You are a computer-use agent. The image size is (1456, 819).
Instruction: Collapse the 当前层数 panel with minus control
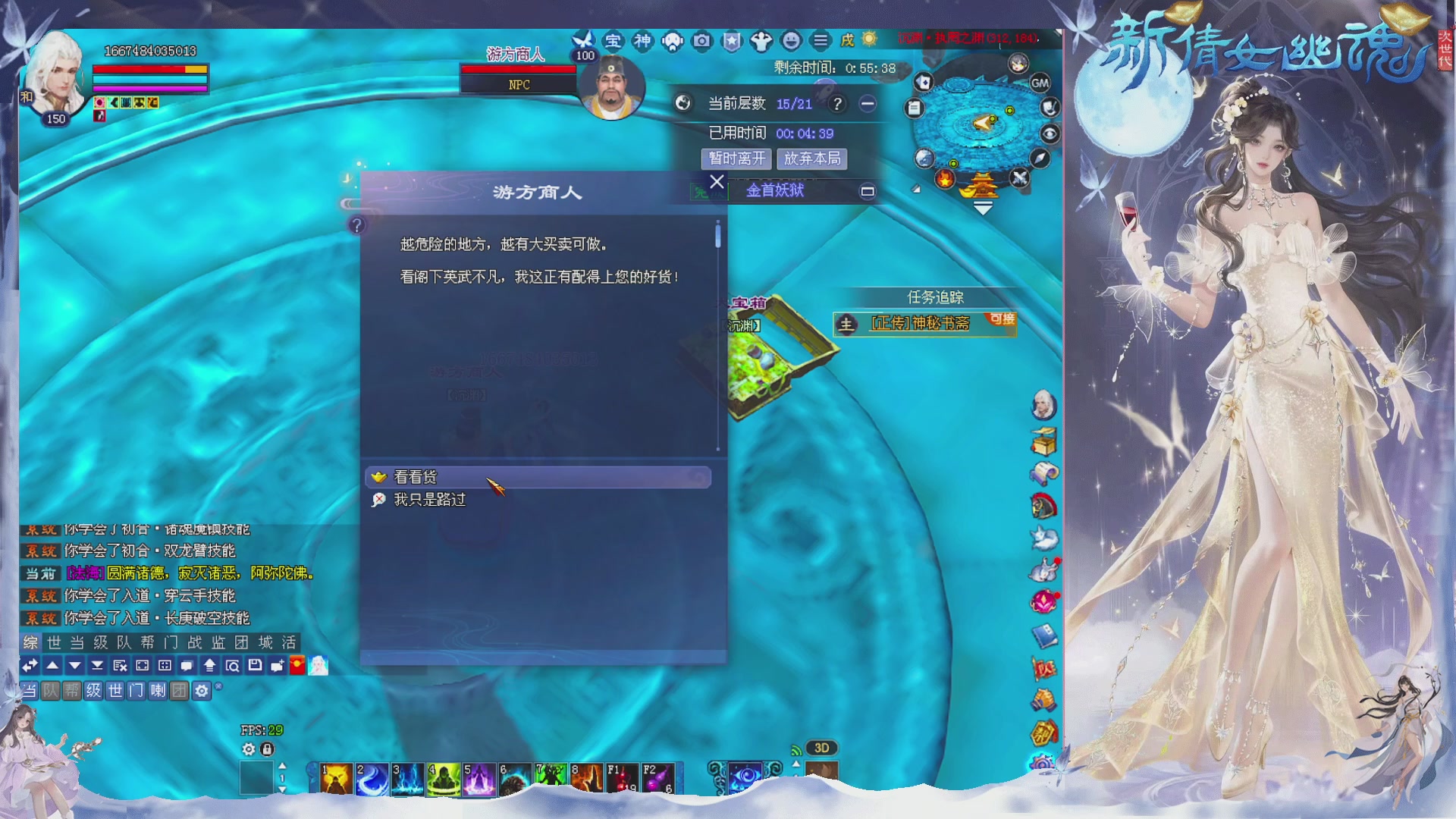866,103
